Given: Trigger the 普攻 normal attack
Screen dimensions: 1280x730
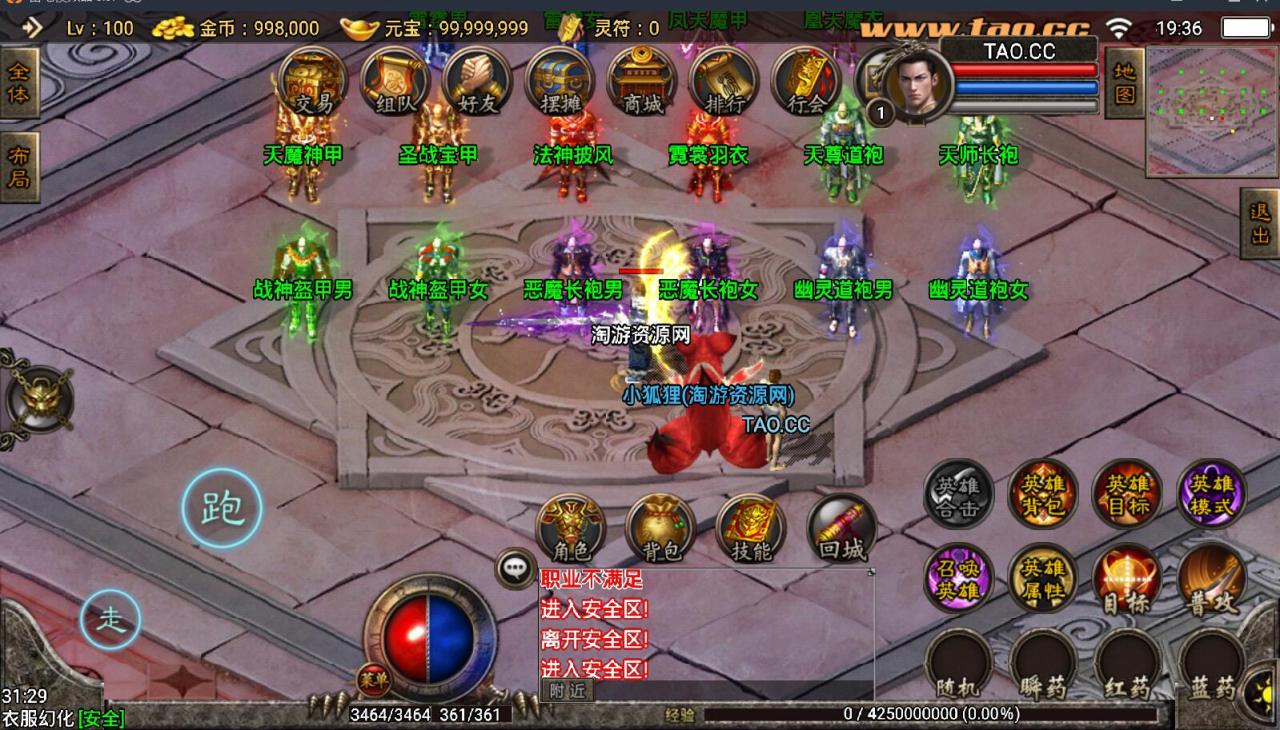Looking at the screenshot, I should [x=1212, y=578].
